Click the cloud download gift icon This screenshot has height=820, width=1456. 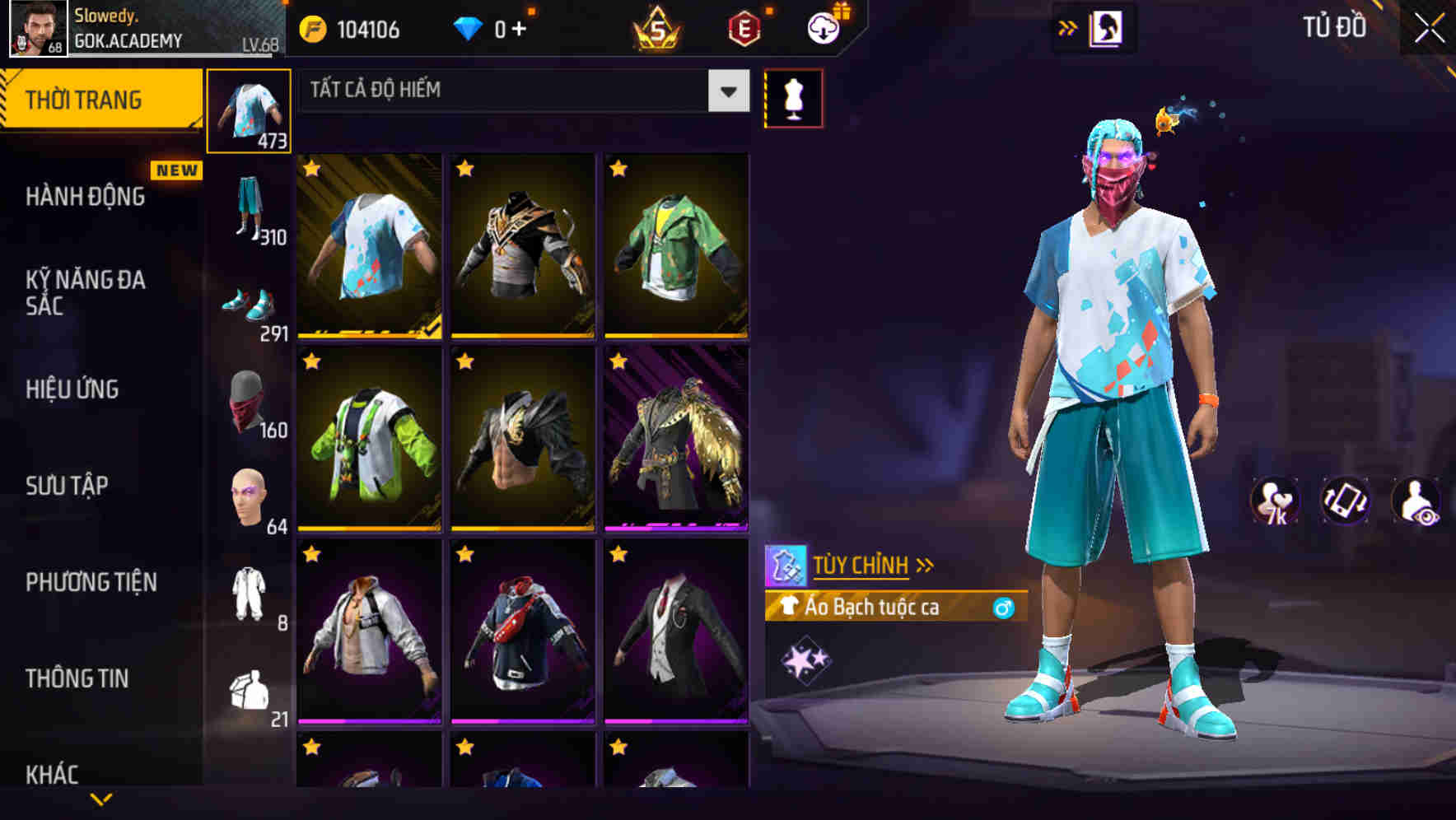pos(822,27)
